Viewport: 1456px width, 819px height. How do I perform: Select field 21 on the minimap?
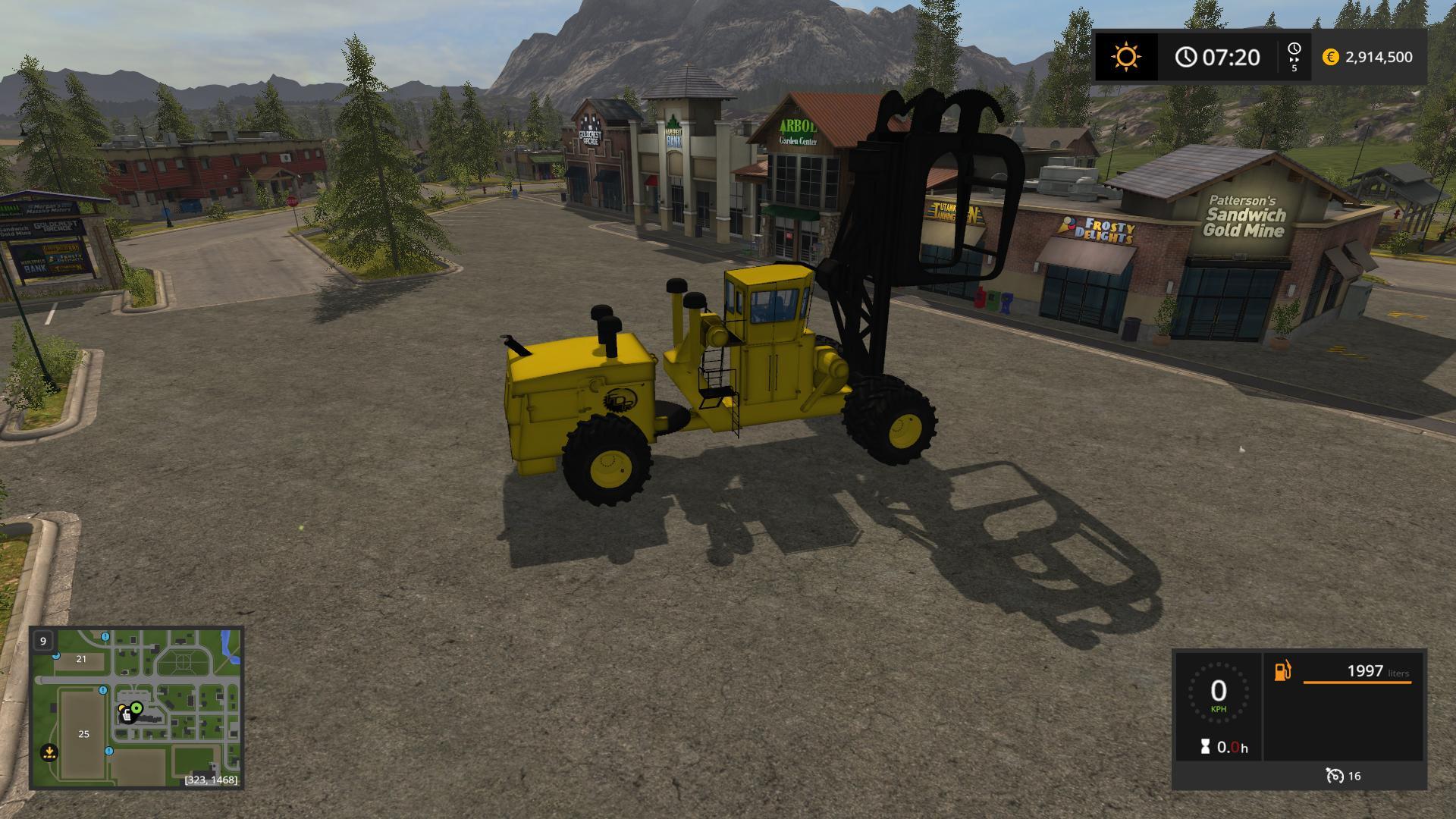(81, 660)
